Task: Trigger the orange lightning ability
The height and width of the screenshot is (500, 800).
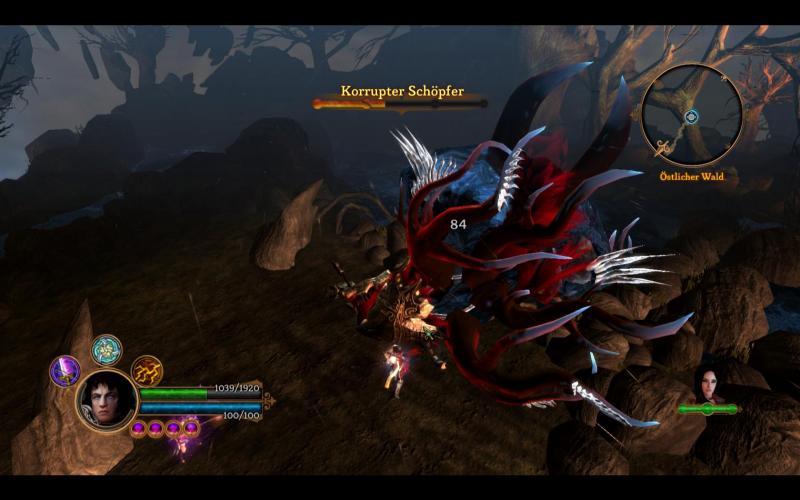Action: 147,371
